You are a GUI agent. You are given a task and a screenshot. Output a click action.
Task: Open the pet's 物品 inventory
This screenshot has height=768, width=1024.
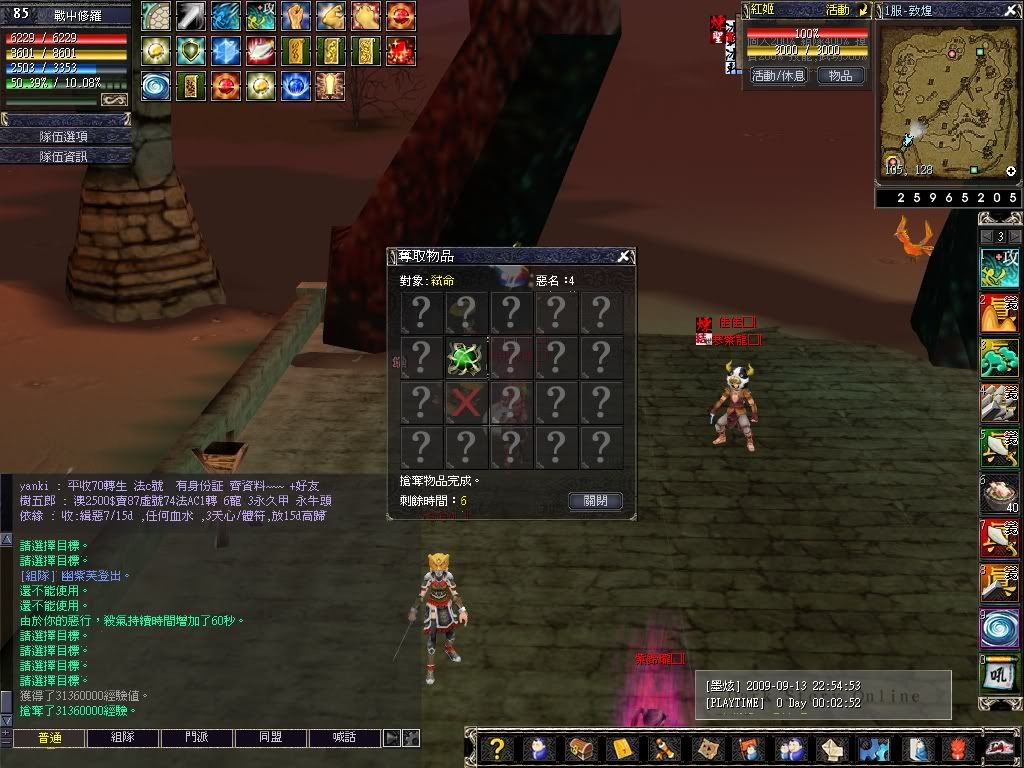841,76
